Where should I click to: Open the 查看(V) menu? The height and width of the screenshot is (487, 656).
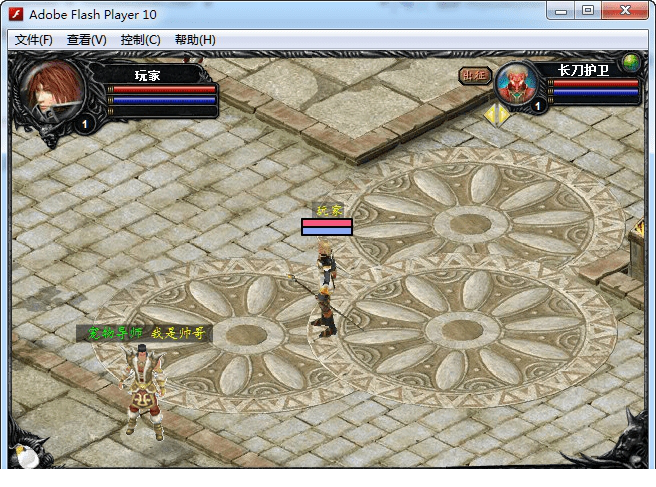click(87, 40)
